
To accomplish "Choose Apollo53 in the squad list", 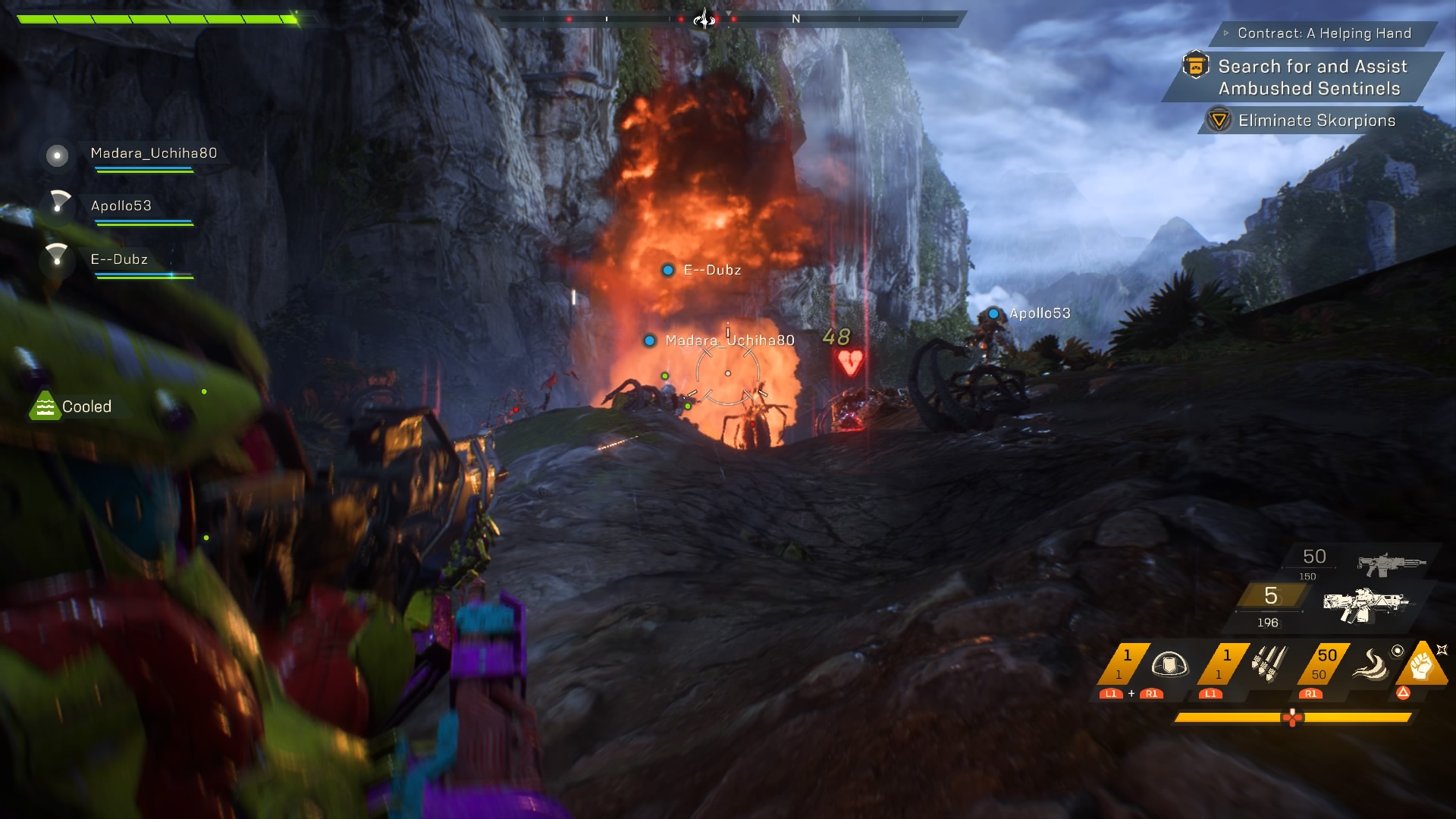I will click(x=121, y=206).
